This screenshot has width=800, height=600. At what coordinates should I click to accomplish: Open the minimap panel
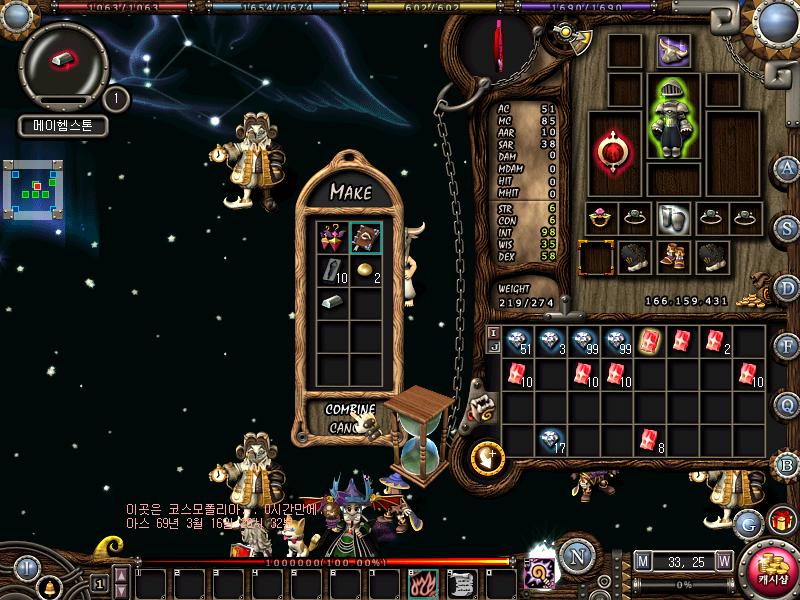(33, 188)
